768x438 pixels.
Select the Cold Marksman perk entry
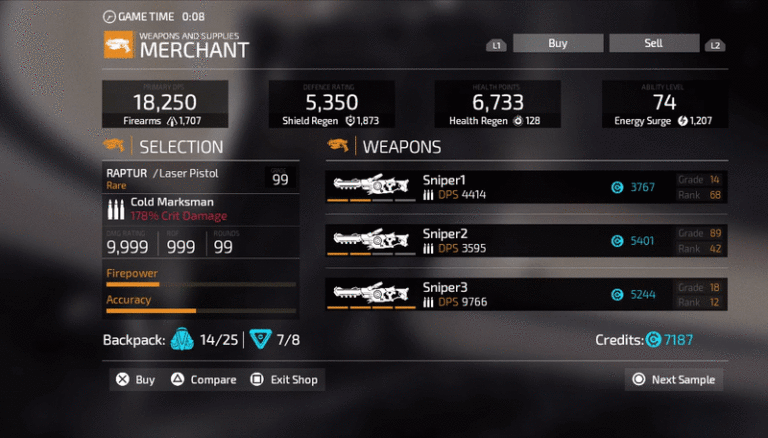click(200, 209)
